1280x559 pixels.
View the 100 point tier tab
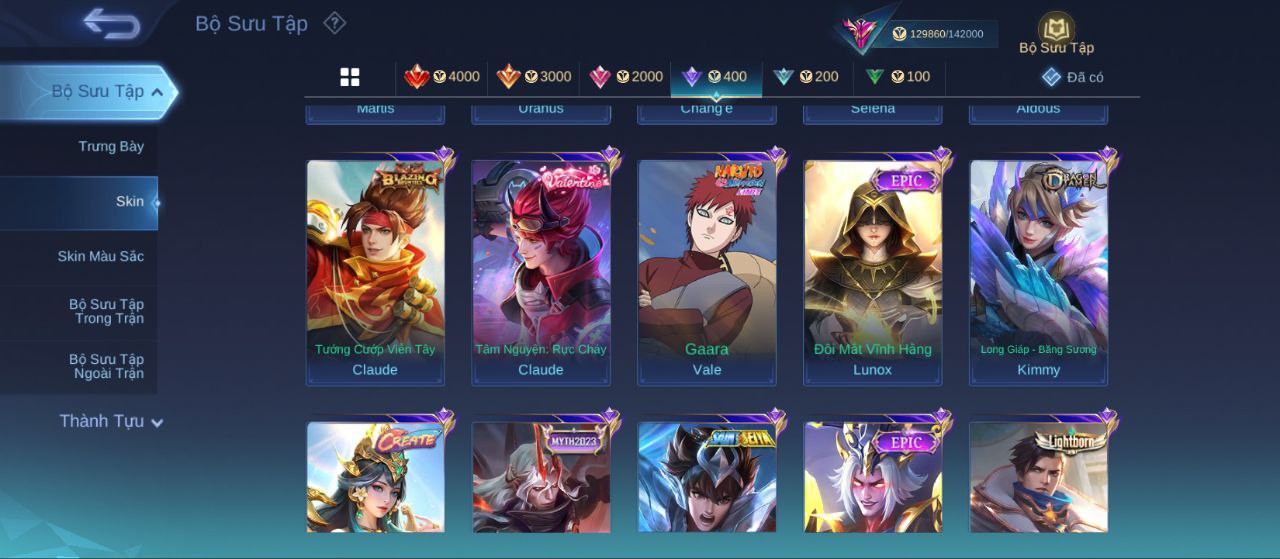click(x=898, y=77)
